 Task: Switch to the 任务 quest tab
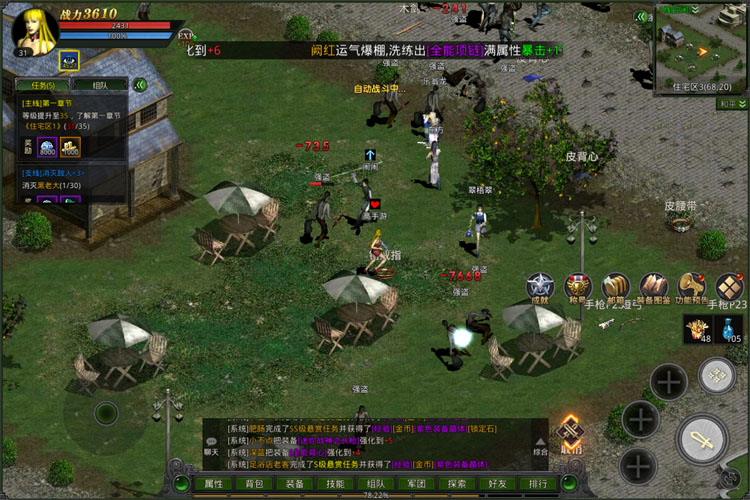[x=42, y=85]
